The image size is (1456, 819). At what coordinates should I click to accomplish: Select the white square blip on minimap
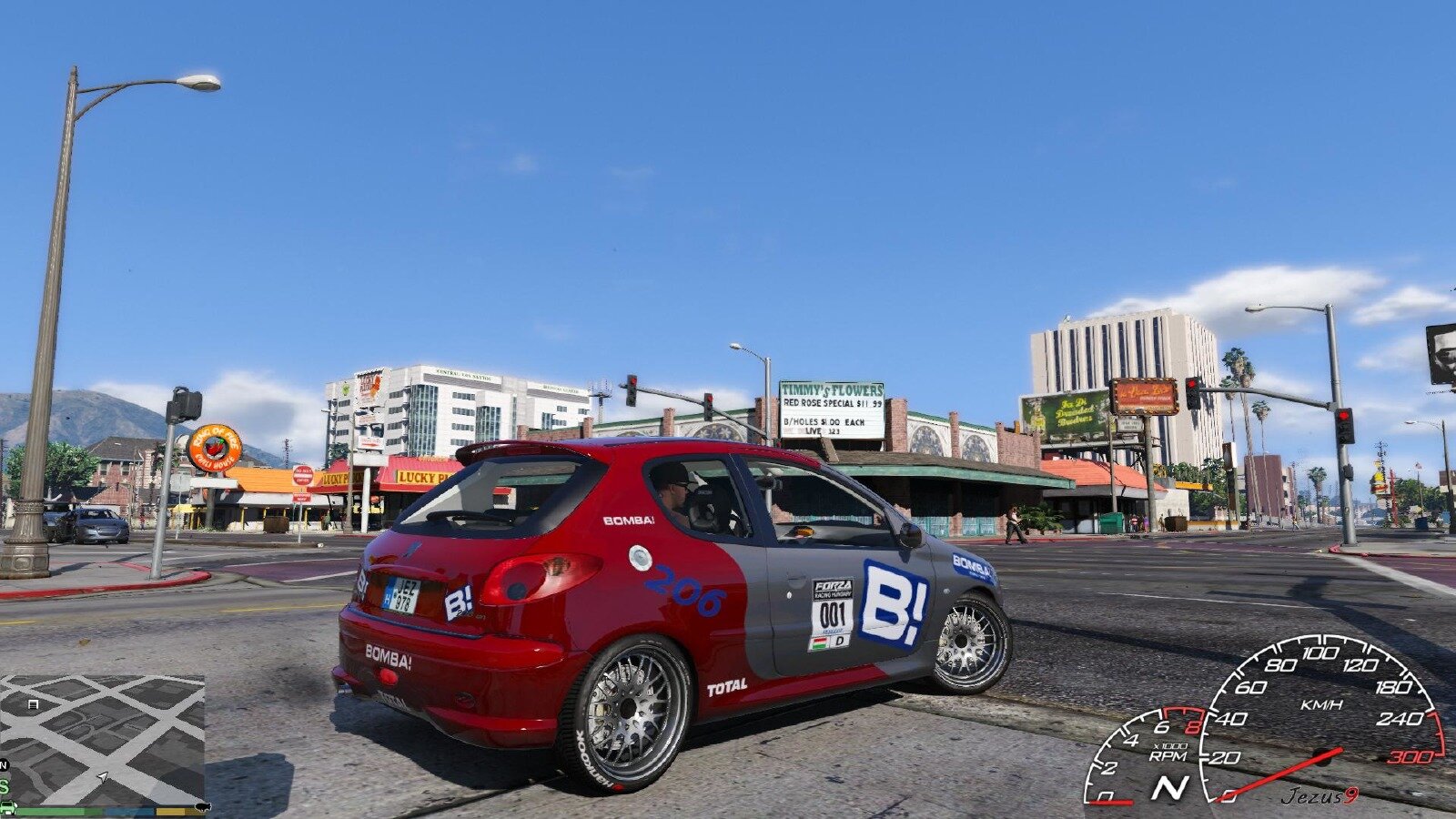(34, 704)
